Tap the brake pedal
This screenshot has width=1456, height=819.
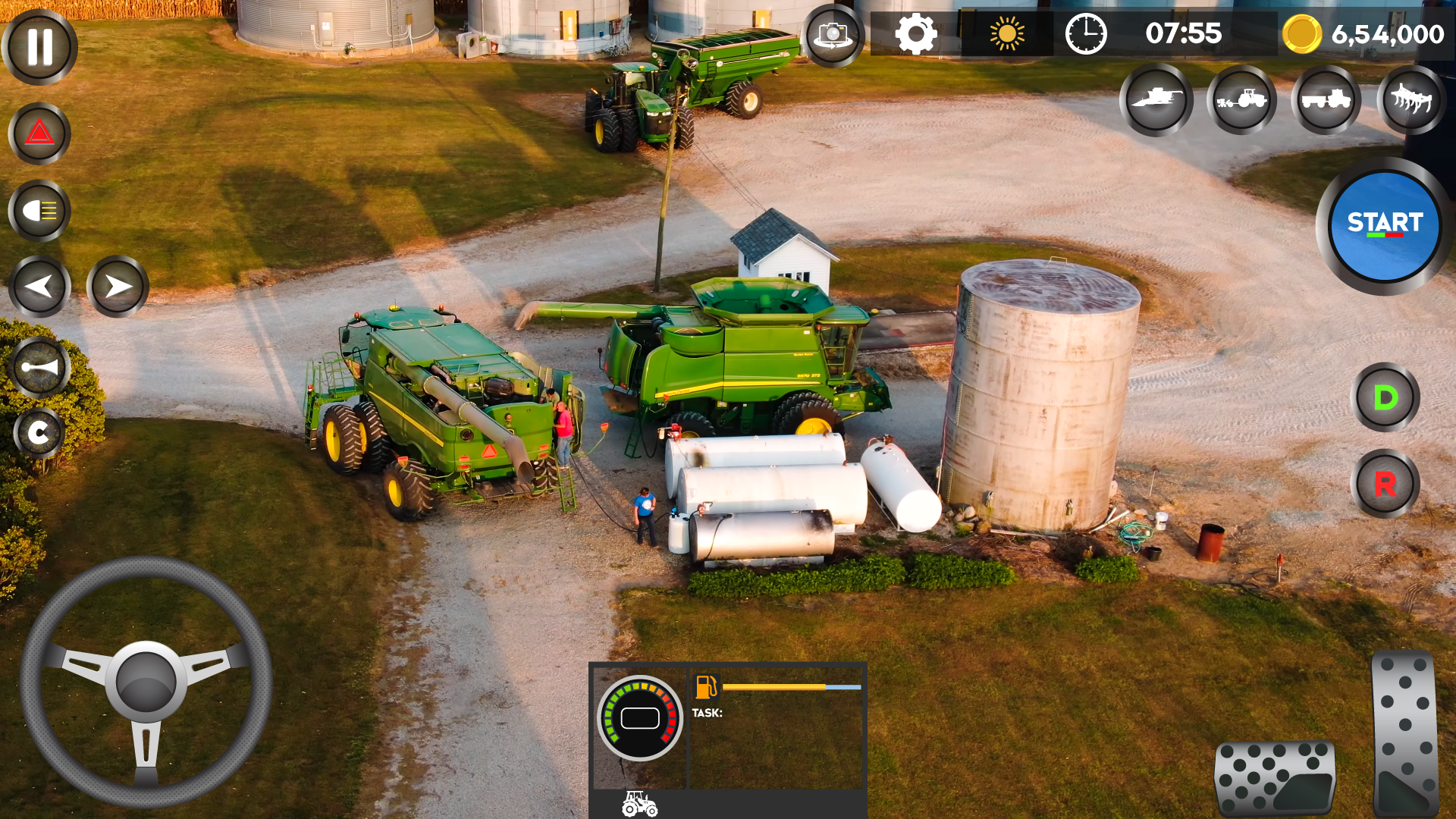pyautogui.click(x=1275, y=779)
